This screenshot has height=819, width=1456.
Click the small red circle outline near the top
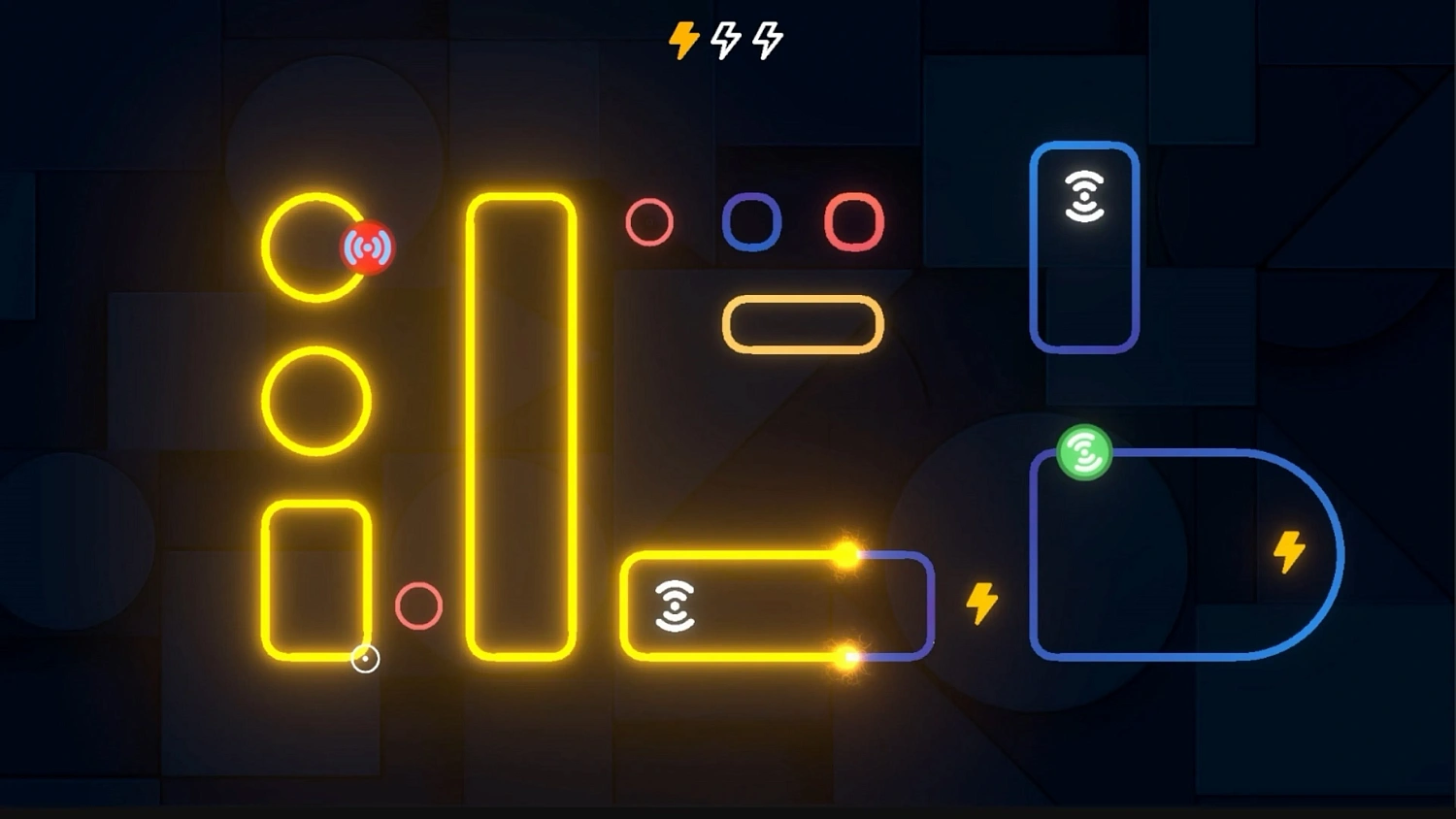(x=648, y=221)
